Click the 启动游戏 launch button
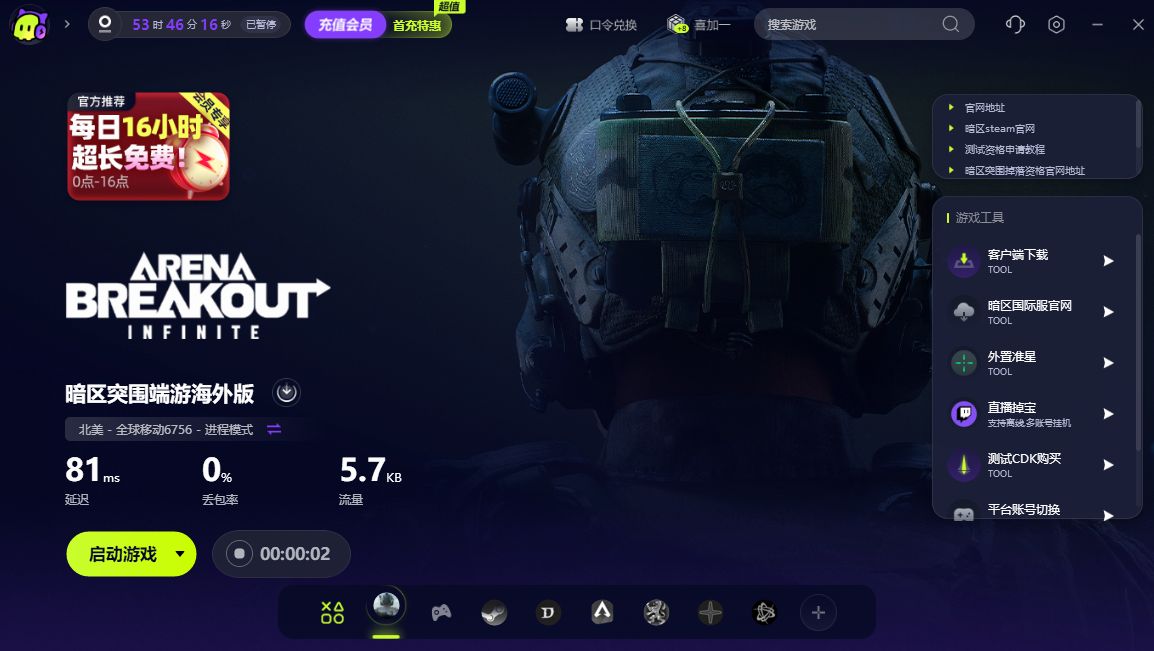 tap(122, 554)
